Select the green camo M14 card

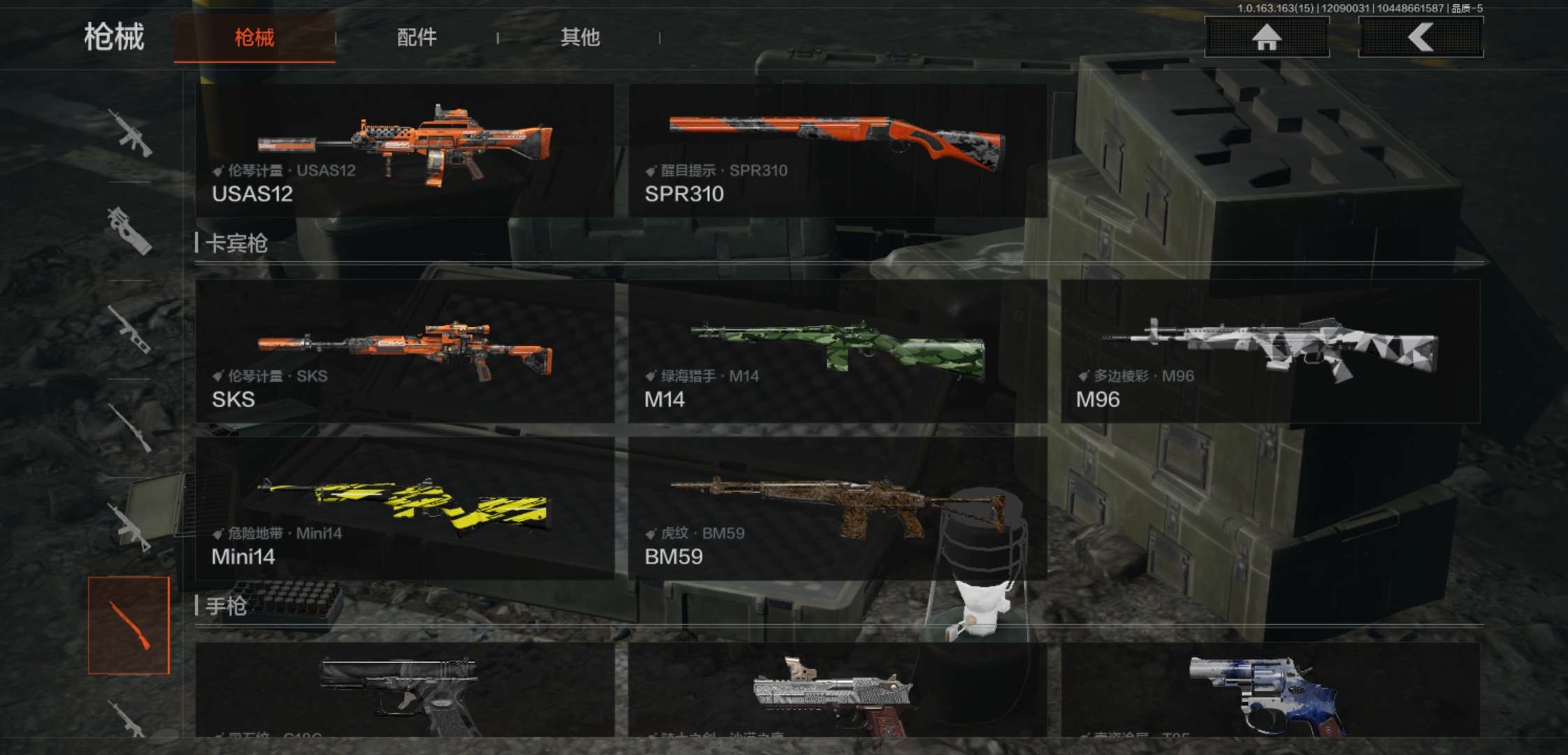click(x=837, y=351)
